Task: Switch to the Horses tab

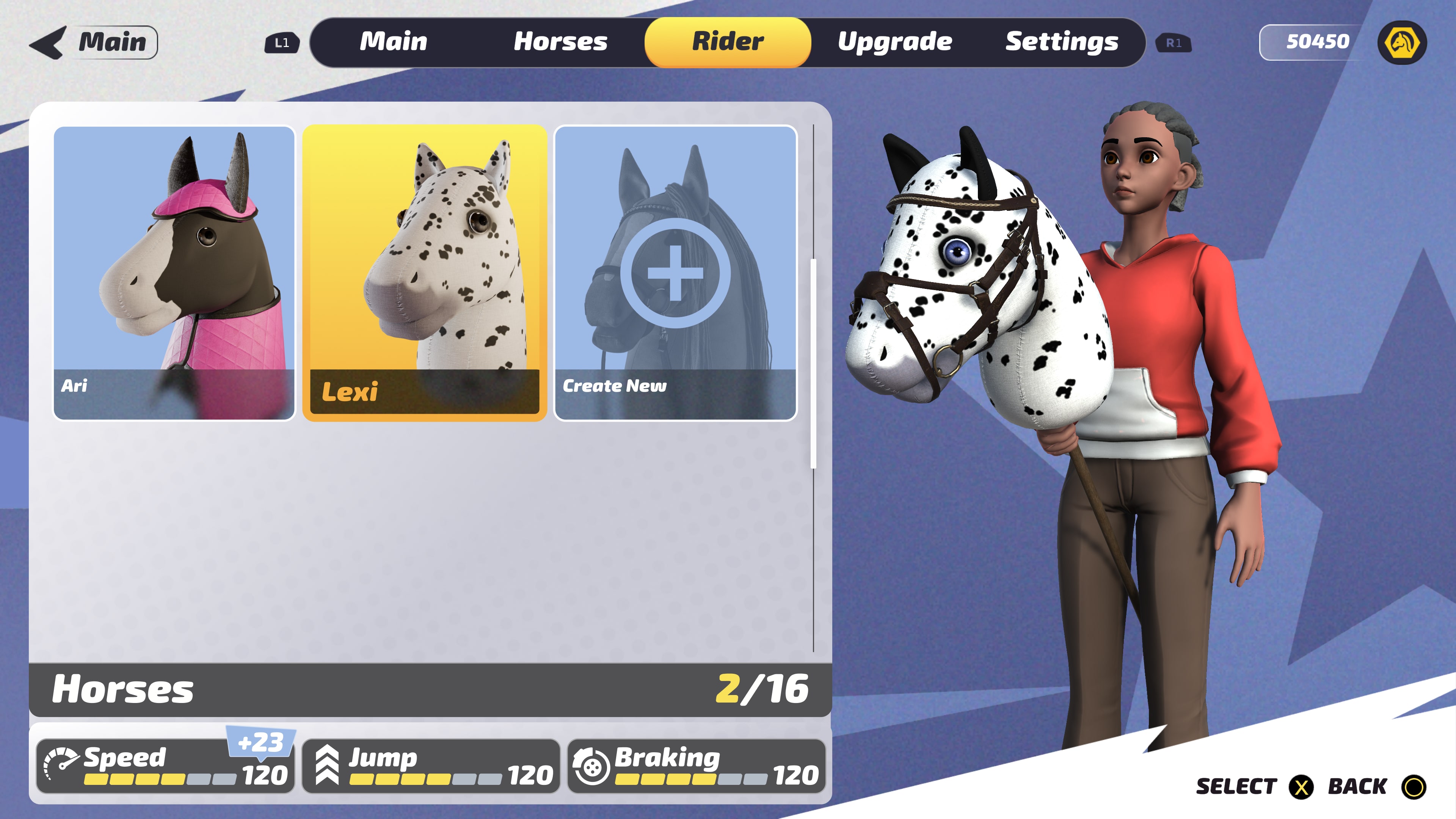Action: 561,41
